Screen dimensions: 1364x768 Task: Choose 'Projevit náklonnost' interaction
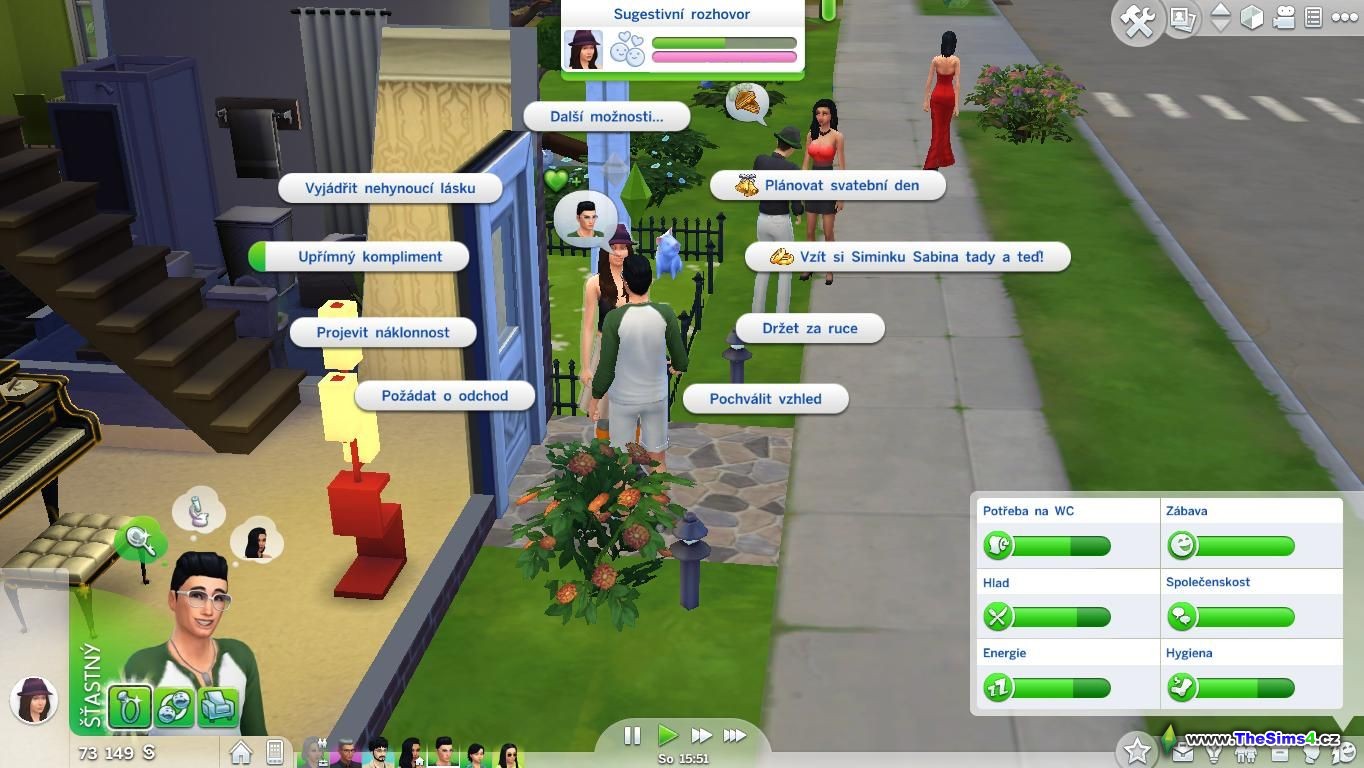(x=382, y=332)
